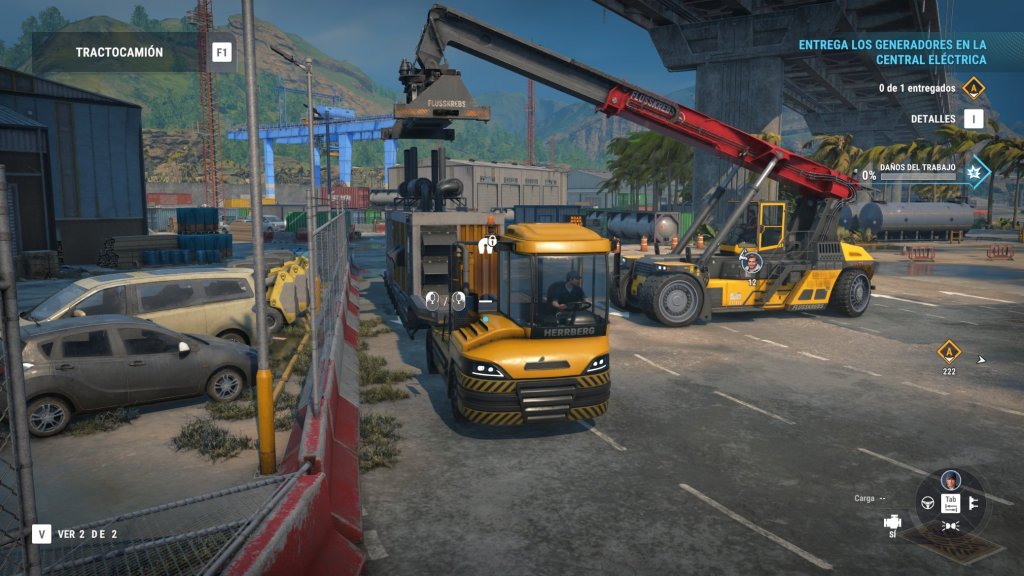Click the orange A waypoint icon beside entregados
This screenshot has width=1024, height=576.
point(973,88)
